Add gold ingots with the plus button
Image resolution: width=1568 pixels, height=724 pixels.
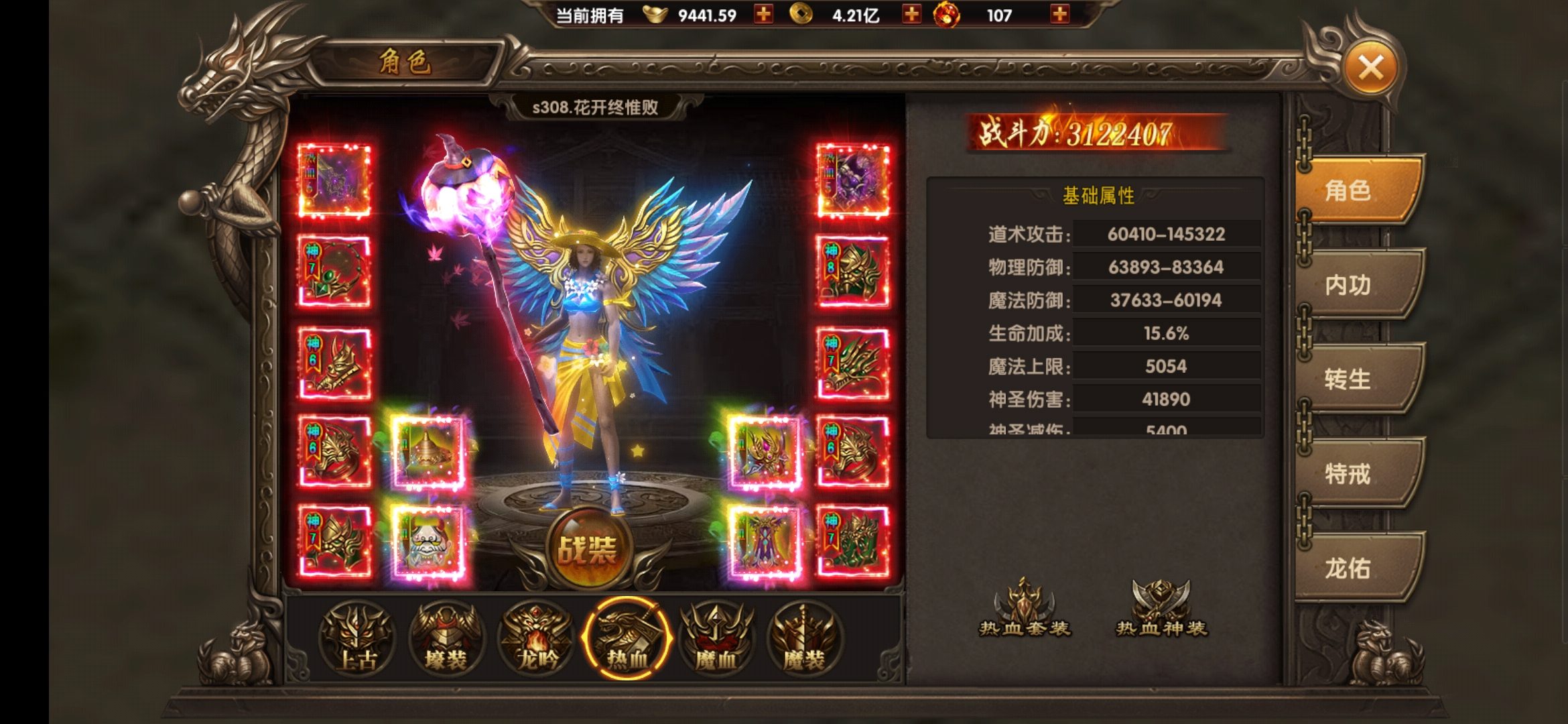click(763, 14)
